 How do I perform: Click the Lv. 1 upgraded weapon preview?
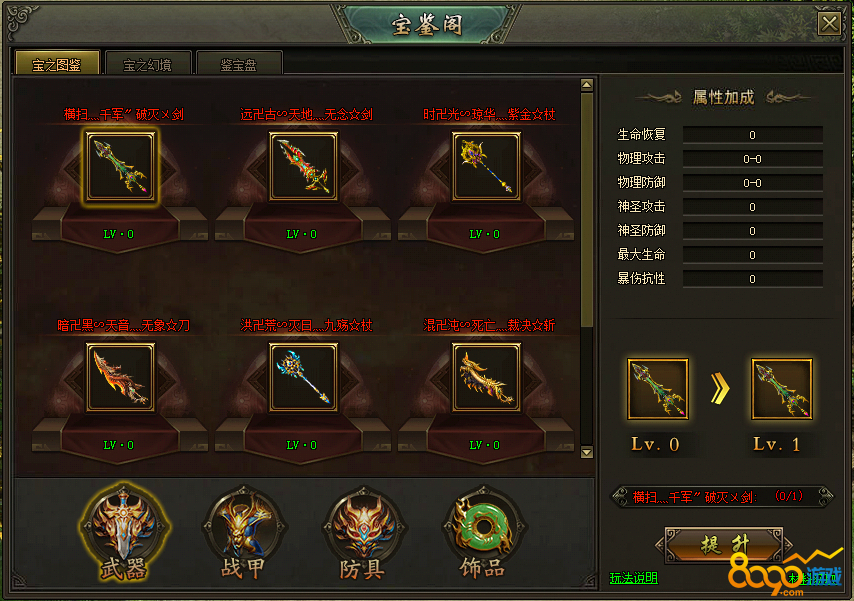[781, 391]
